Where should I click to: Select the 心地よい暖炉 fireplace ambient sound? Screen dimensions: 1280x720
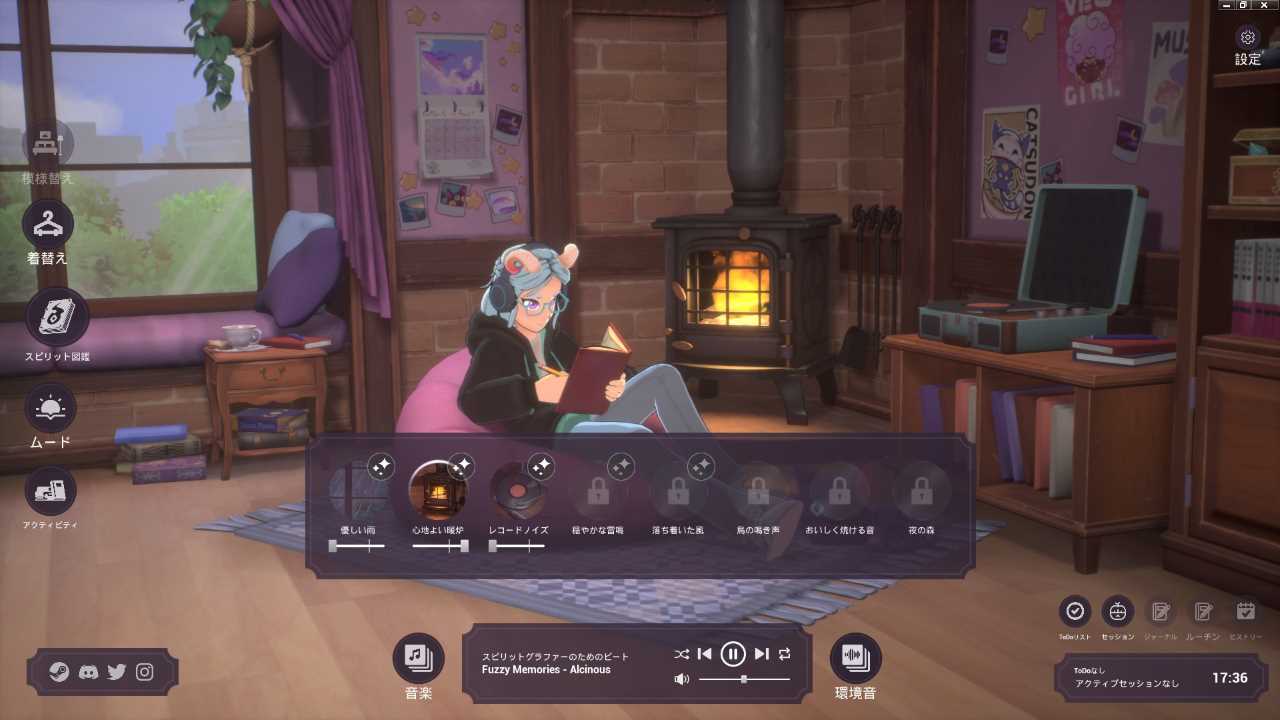click(x=439, y=491)
